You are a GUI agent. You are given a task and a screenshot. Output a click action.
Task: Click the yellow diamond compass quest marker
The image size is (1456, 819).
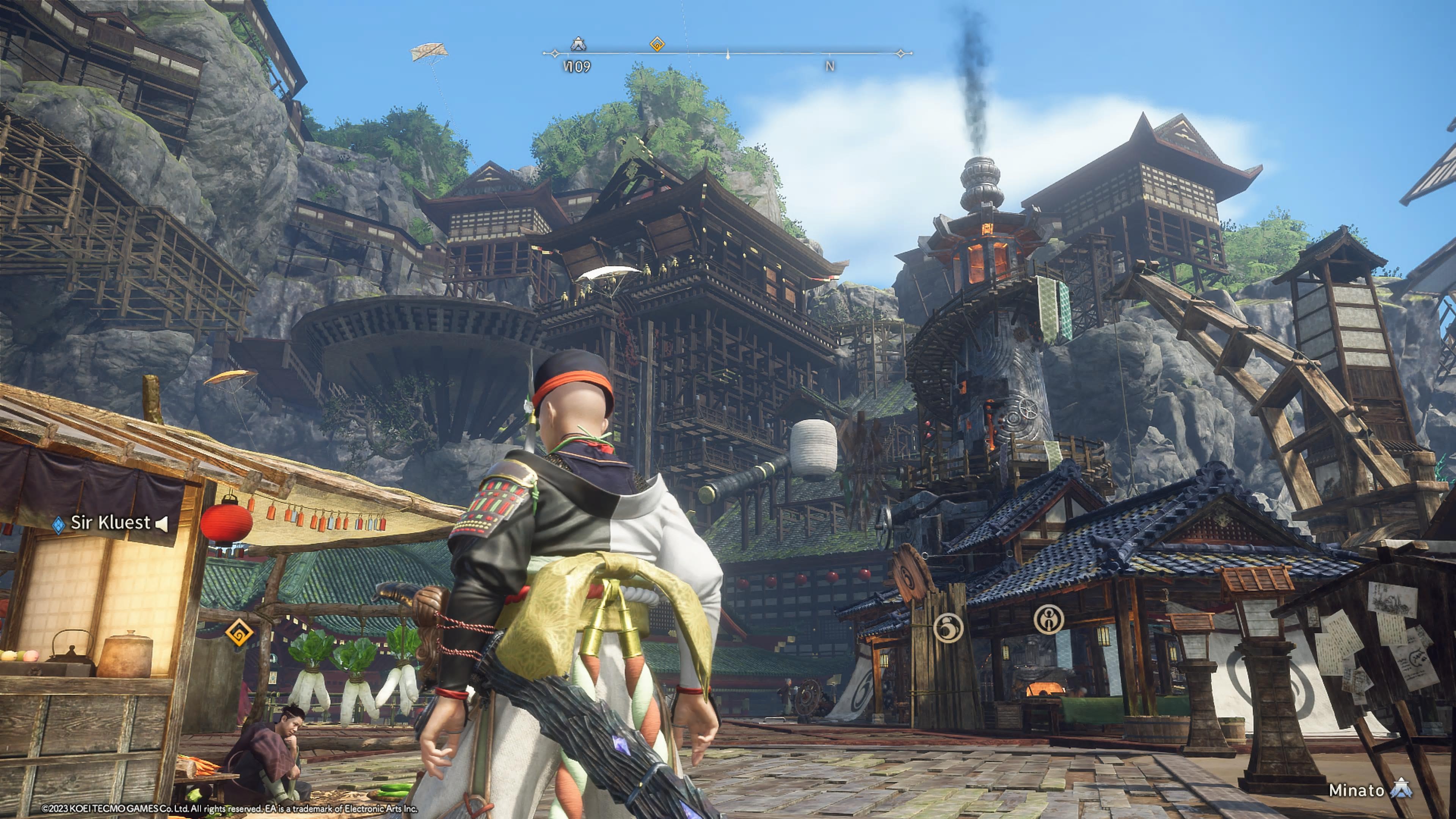(x=657, y=44)
